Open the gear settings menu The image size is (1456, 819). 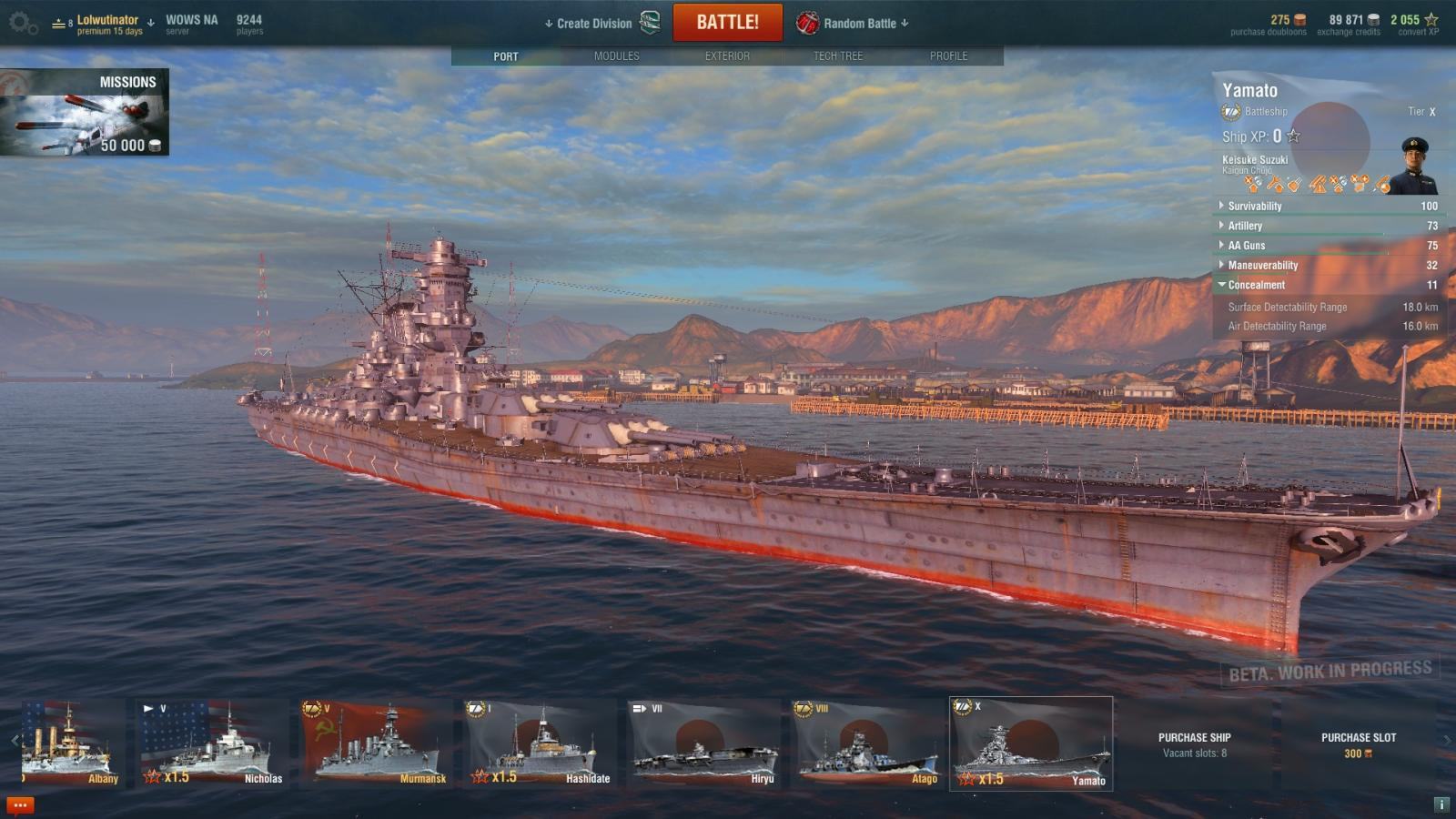pyautogui.click(x=22, y=24)
